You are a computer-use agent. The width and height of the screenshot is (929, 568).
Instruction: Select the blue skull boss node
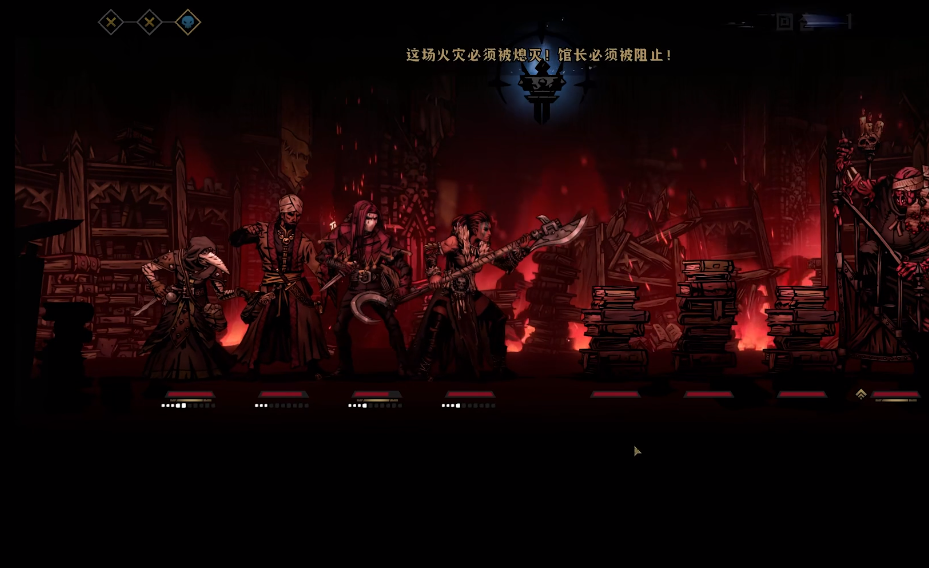(x=187, y=22)
